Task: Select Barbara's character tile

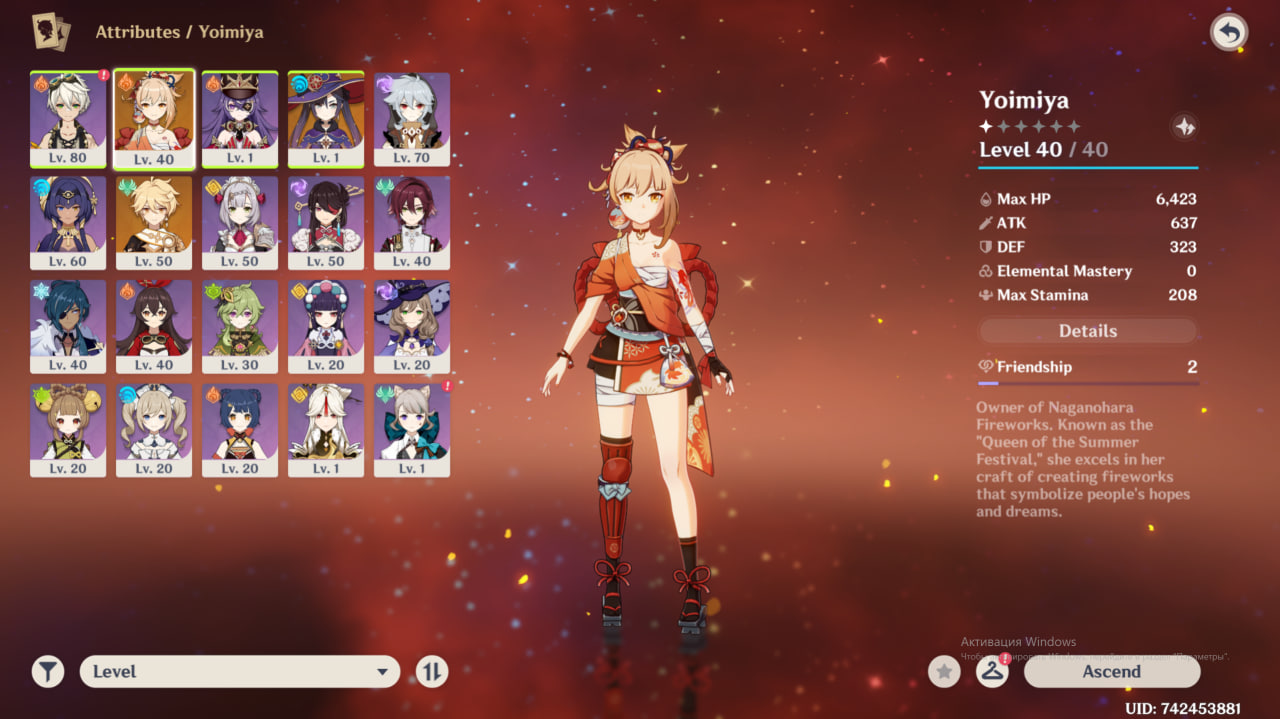Action: pos(154,430)
